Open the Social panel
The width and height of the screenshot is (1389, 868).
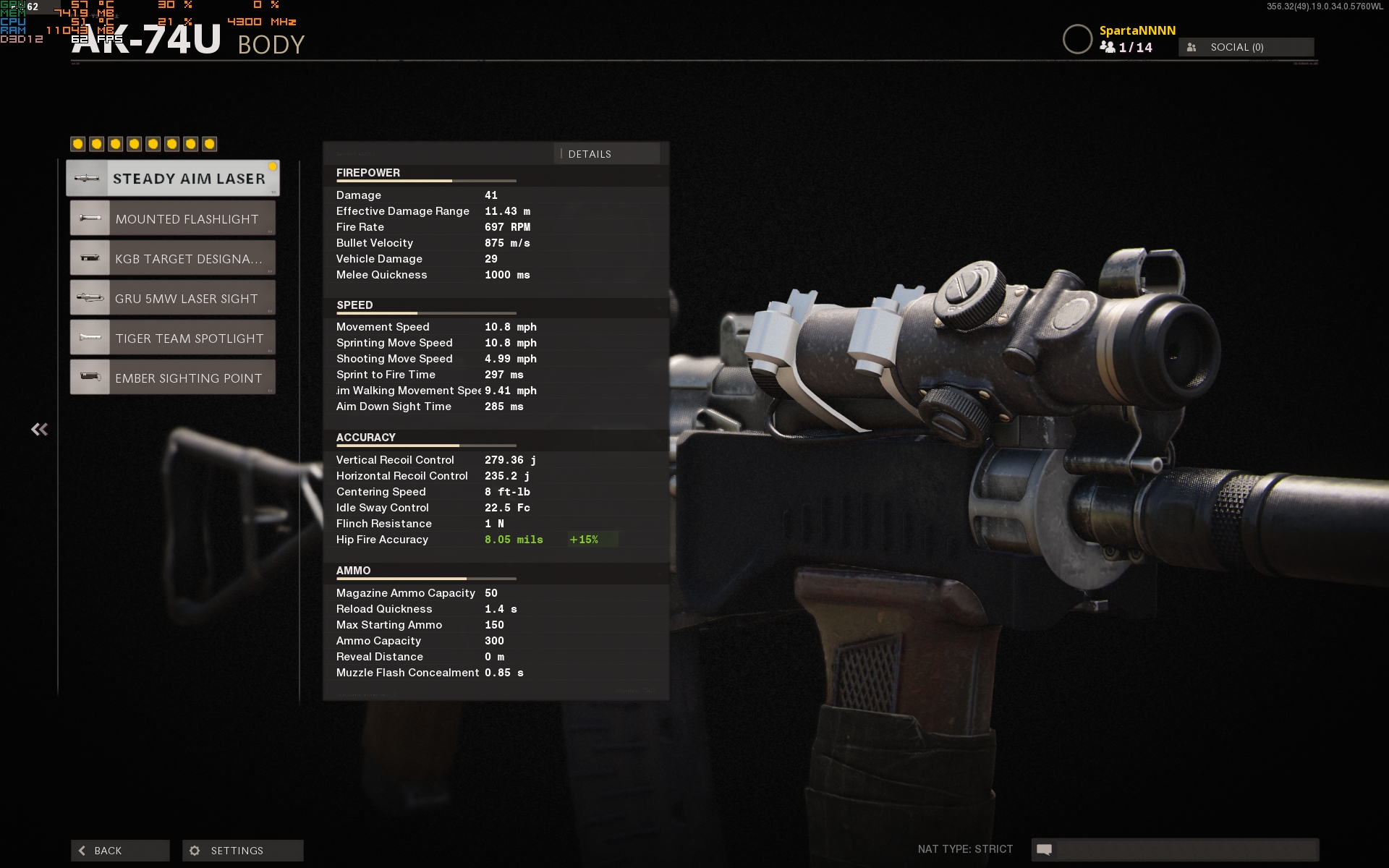(1246, 47)
